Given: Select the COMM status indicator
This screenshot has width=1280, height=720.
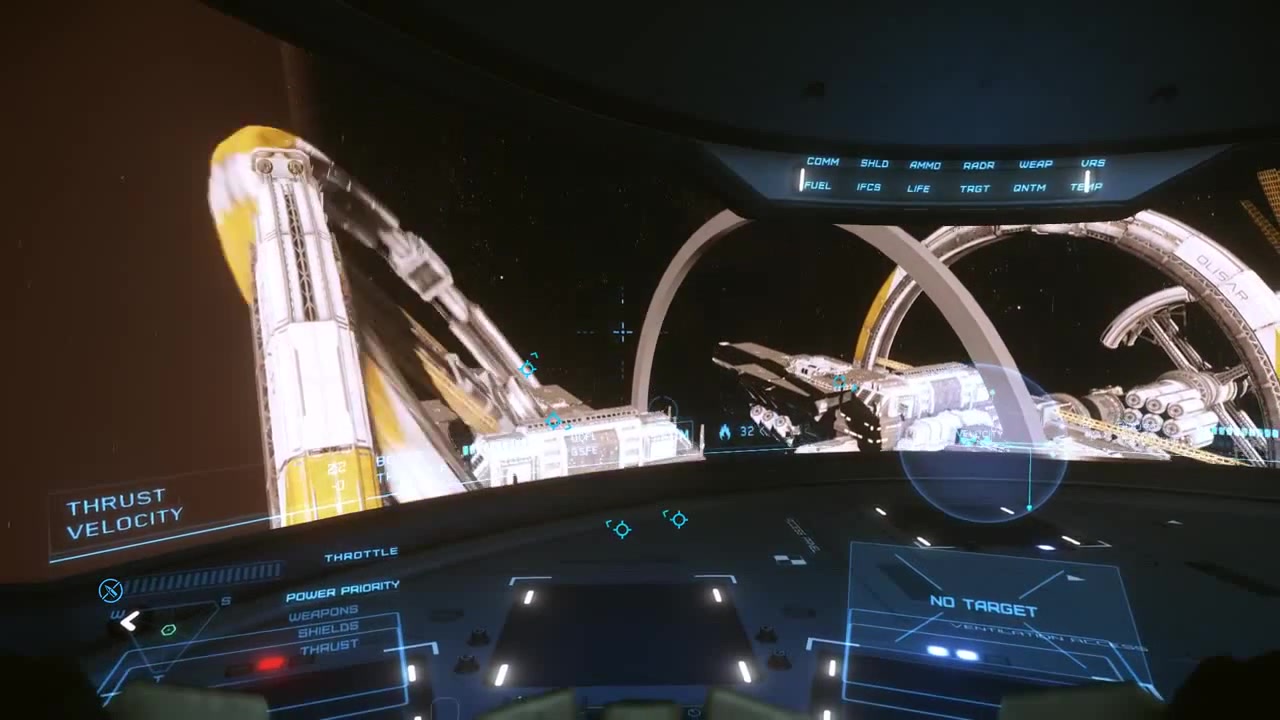Looking at the screenshot, I should 822,161.
